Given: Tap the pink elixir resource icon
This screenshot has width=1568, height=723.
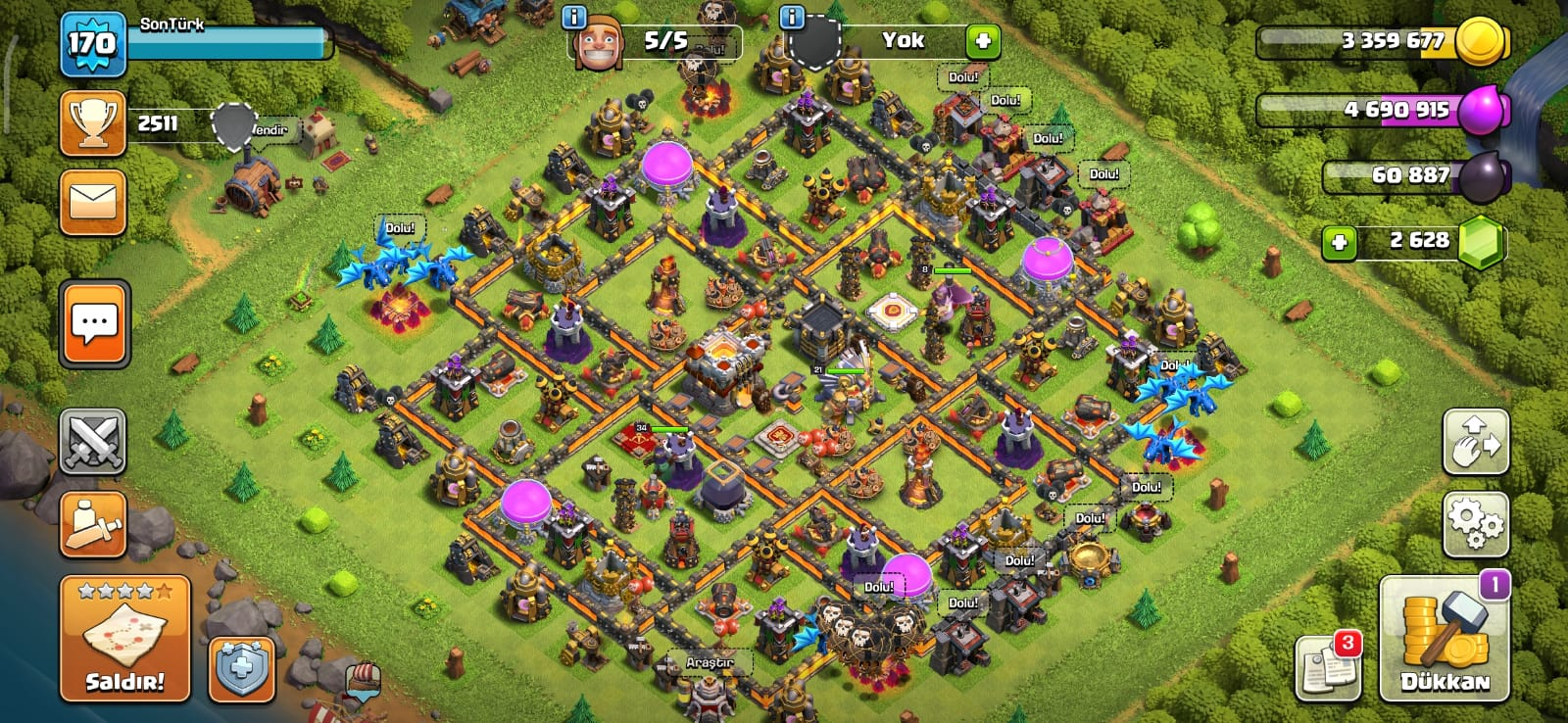Looking at the screenshot, I should tap(1482, 110).
